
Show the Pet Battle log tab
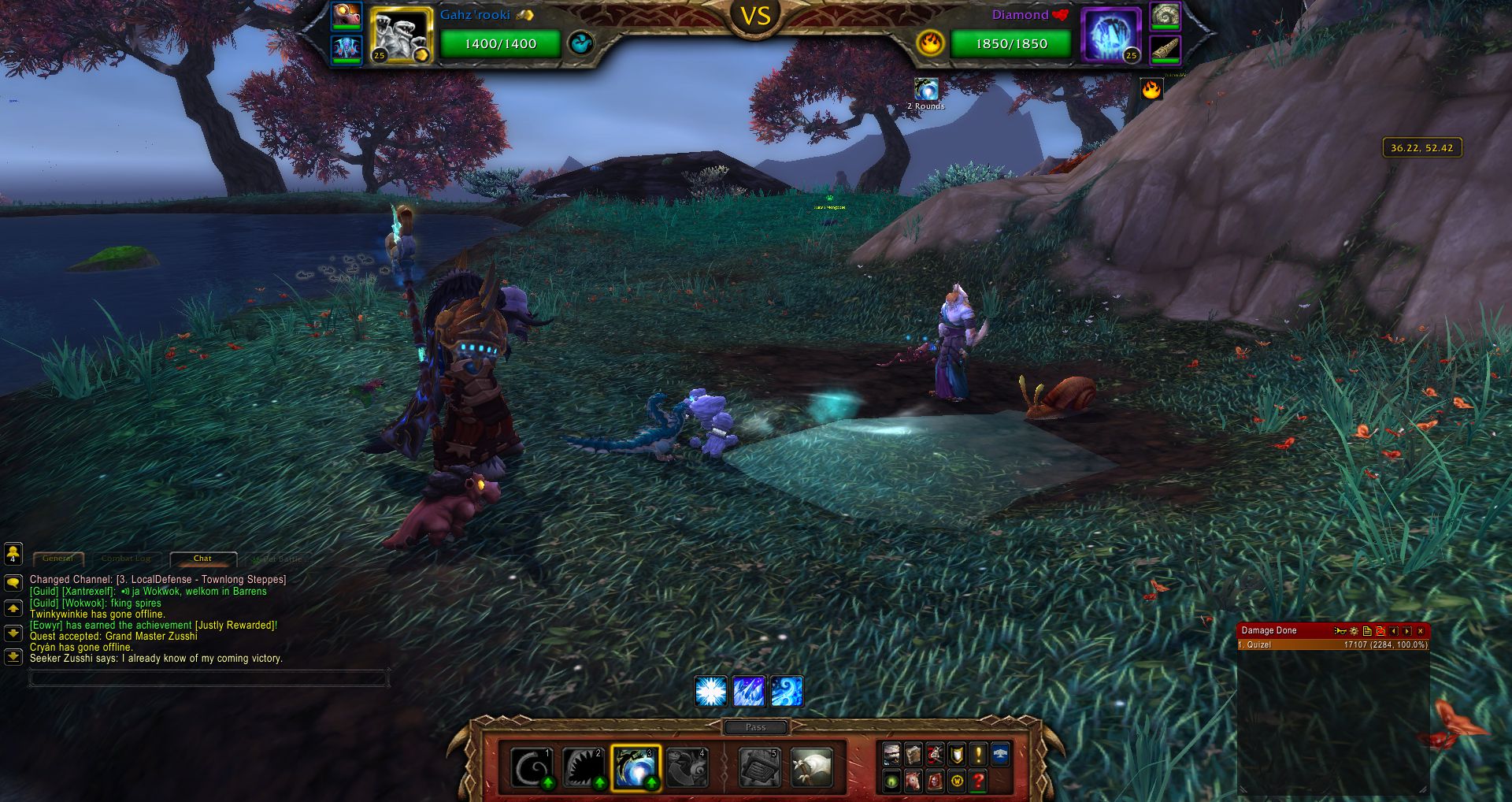click(277, 559)
